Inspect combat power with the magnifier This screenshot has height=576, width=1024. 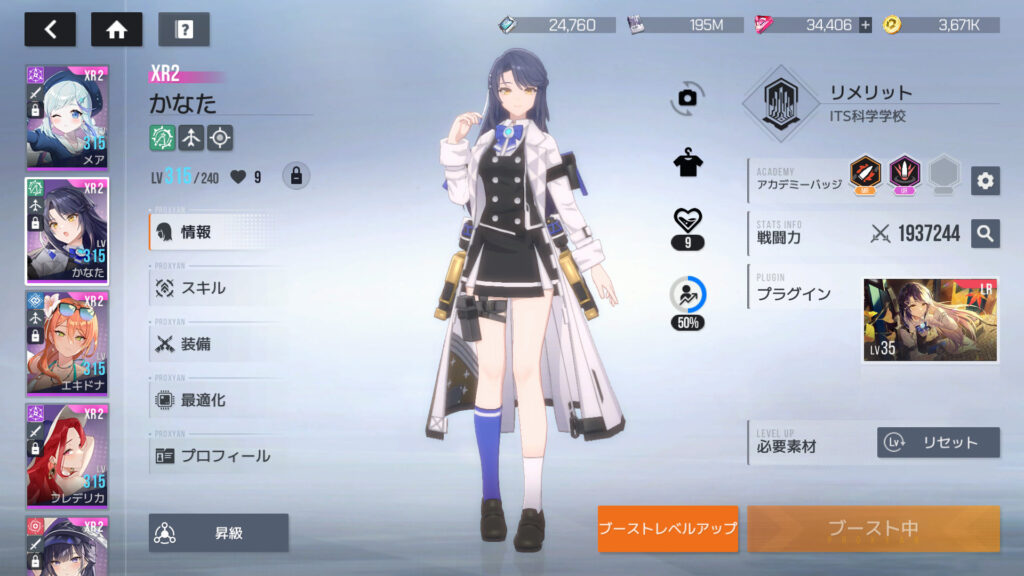click(x=985, y=234)
